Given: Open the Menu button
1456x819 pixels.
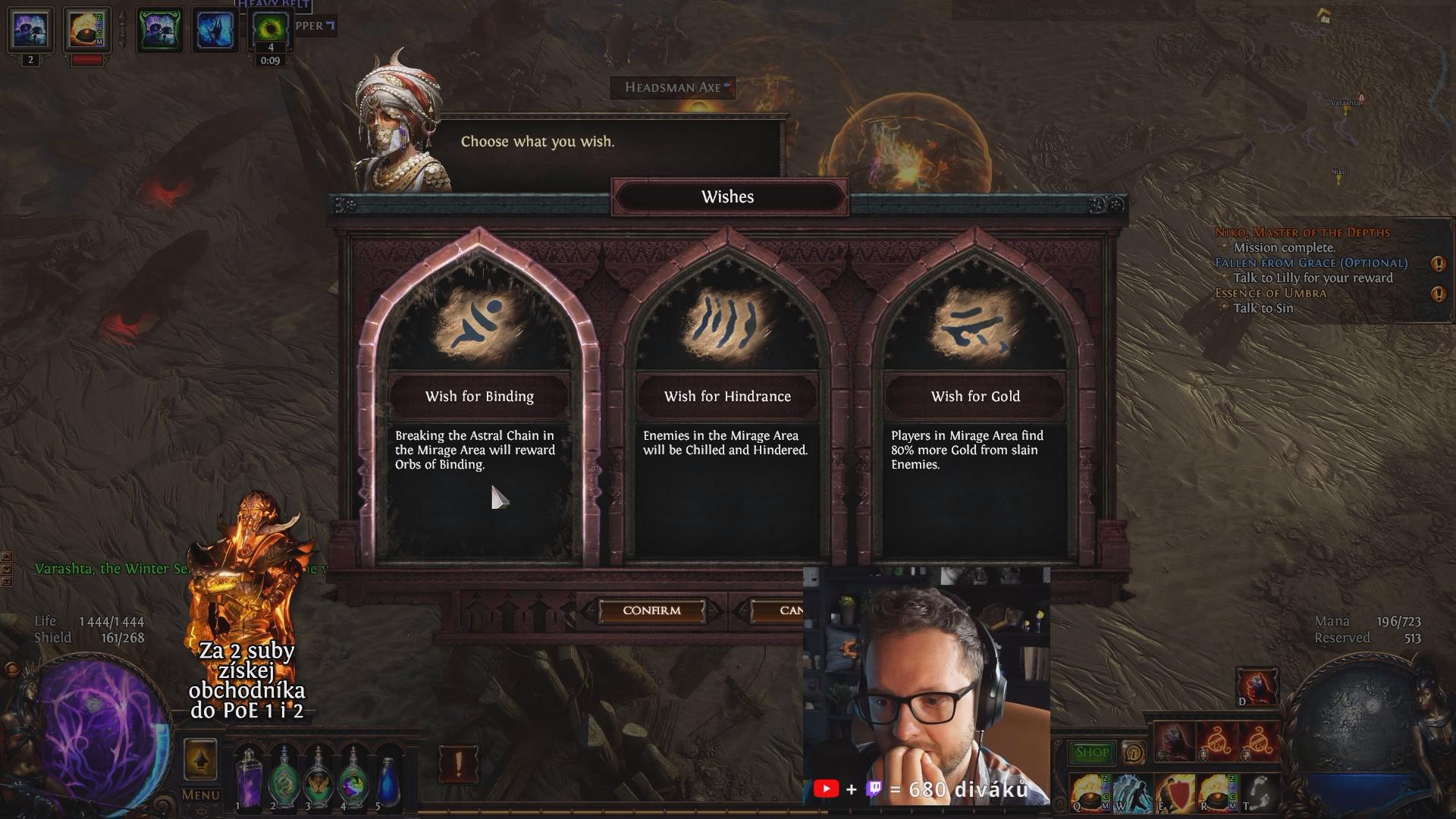Looking at the screenshot, I should (x=200, y=795).
